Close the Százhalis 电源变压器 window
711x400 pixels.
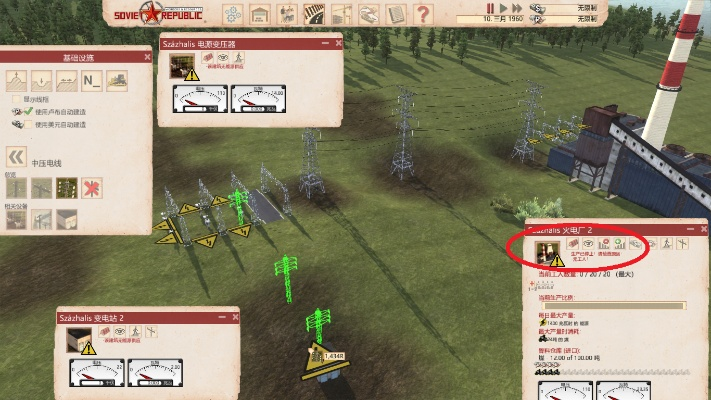[x=338, y=44]
